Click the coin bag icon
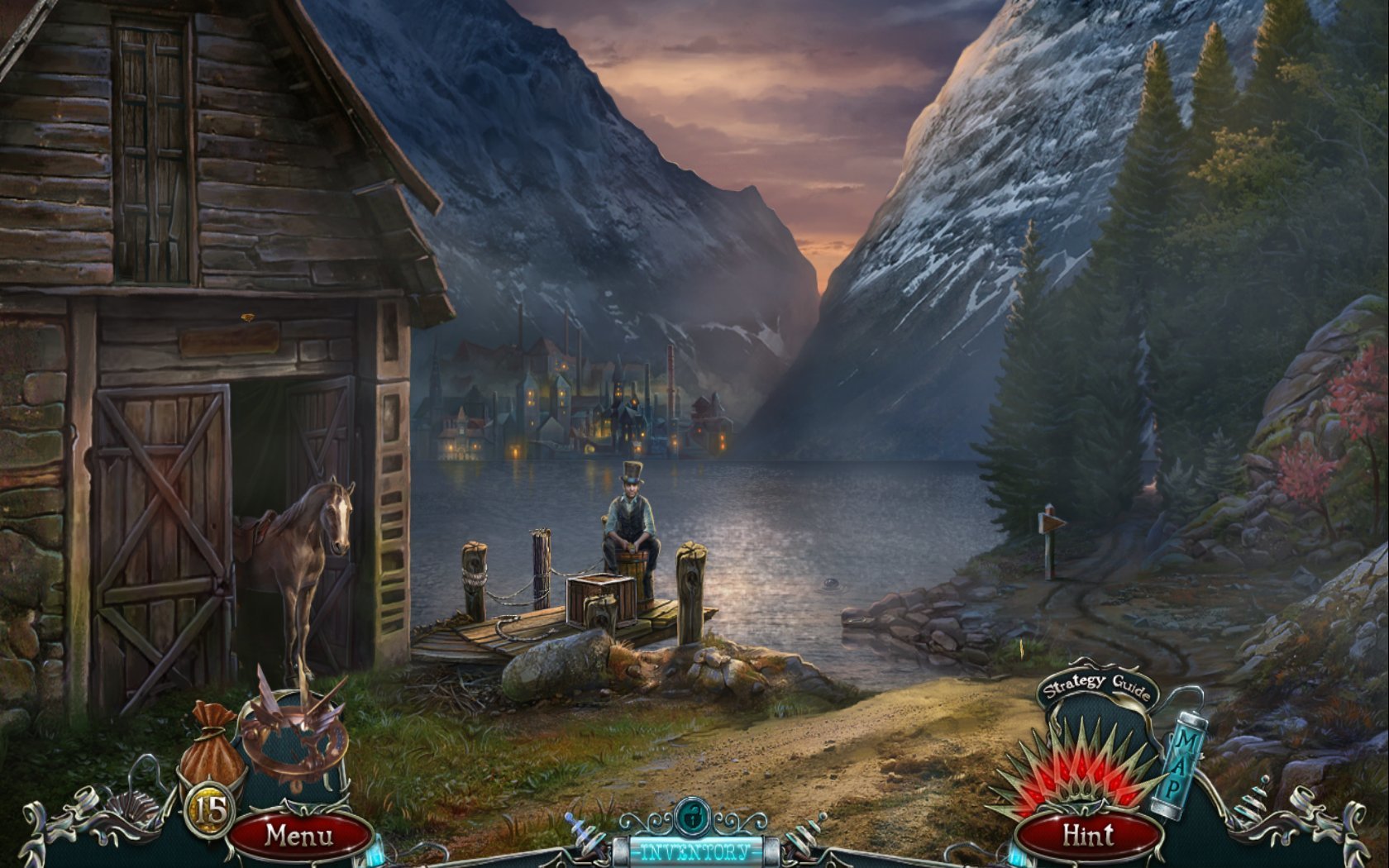The width and height of the screenshot is (1389, 868). click(212, 744)
